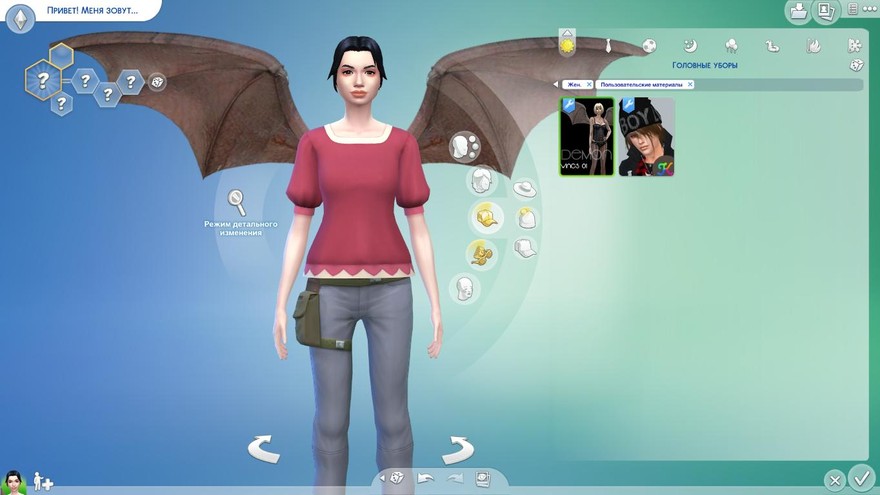Select the demon wings headwear thumbnail

[586, 137]
